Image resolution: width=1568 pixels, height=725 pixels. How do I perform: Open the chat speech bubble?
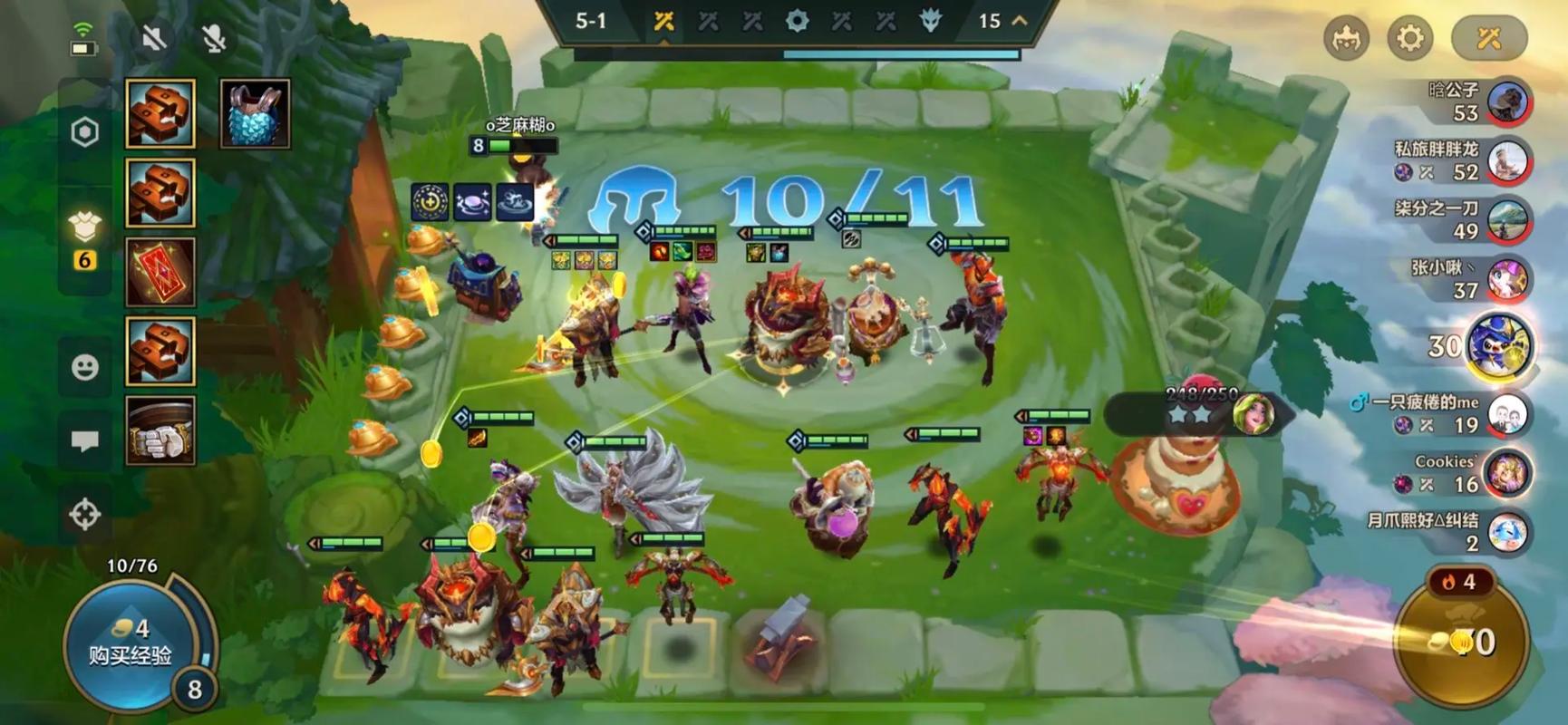(85, 441)
